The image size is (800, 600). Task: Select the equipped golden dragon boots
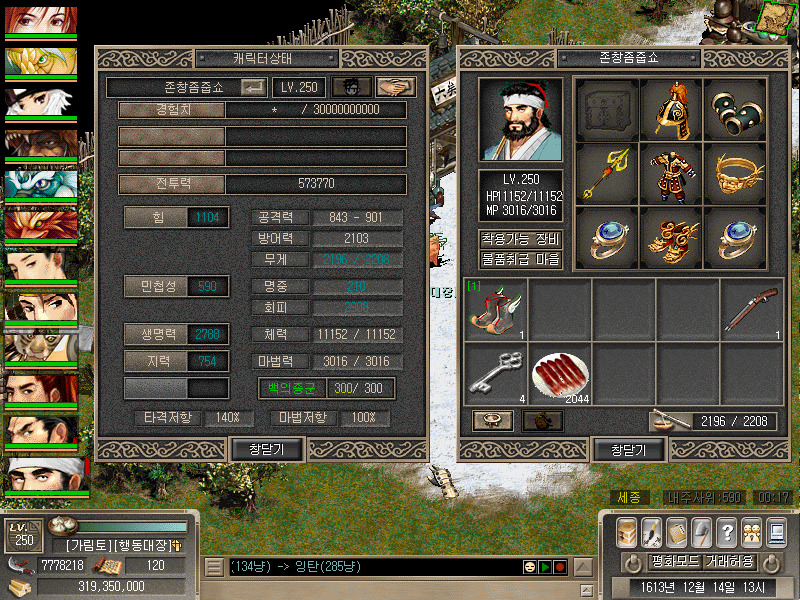671,238
